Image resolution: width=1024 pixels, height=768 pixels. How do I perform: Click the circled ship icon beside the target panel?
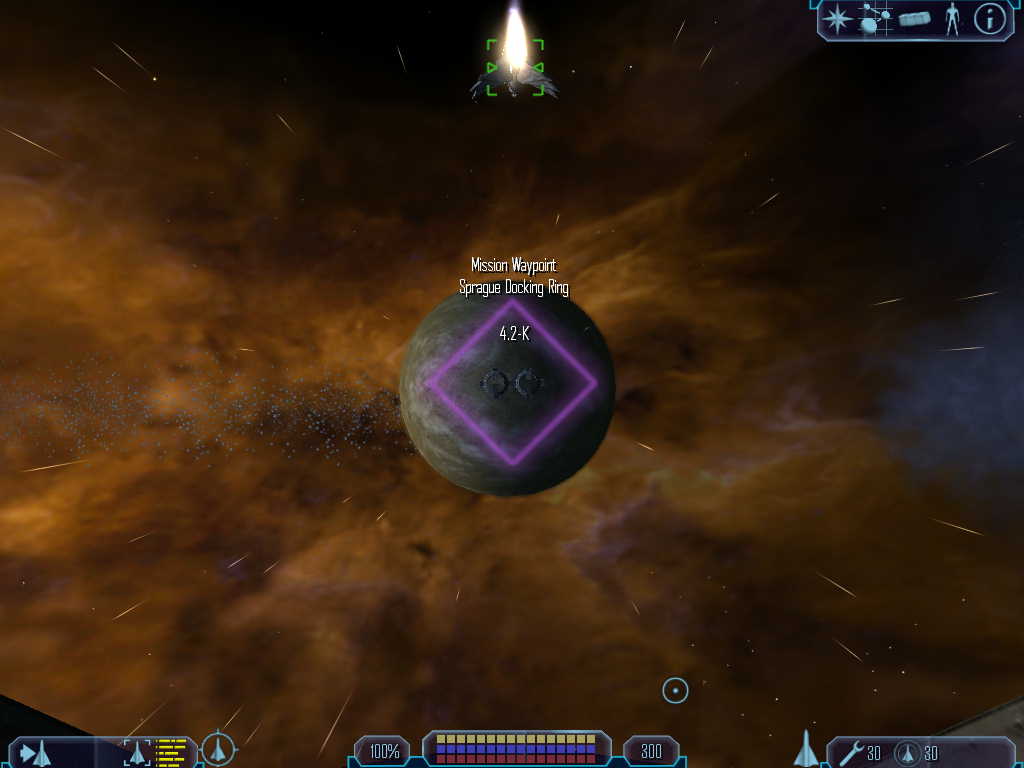tap(218, 749)
